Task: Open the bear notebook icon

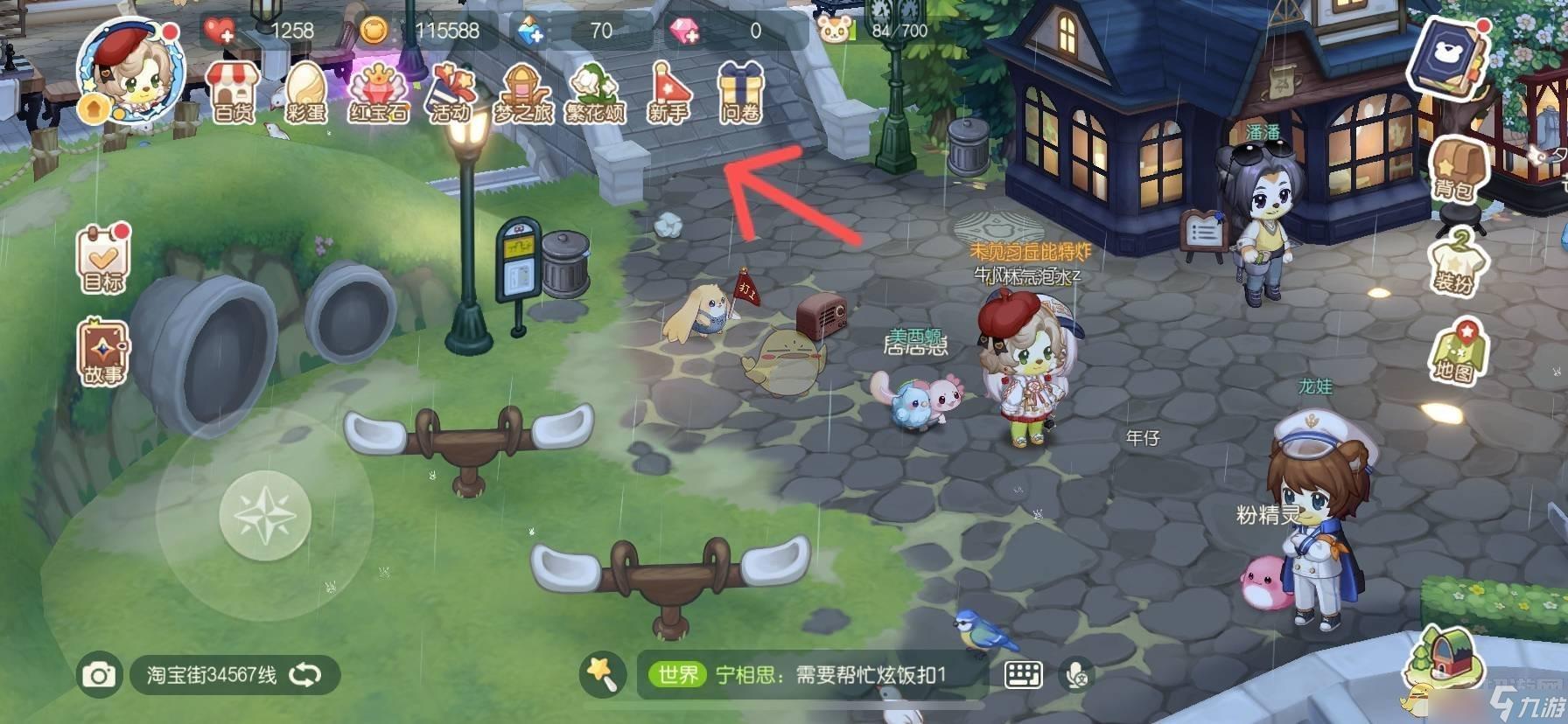Action: point(1447,56)
